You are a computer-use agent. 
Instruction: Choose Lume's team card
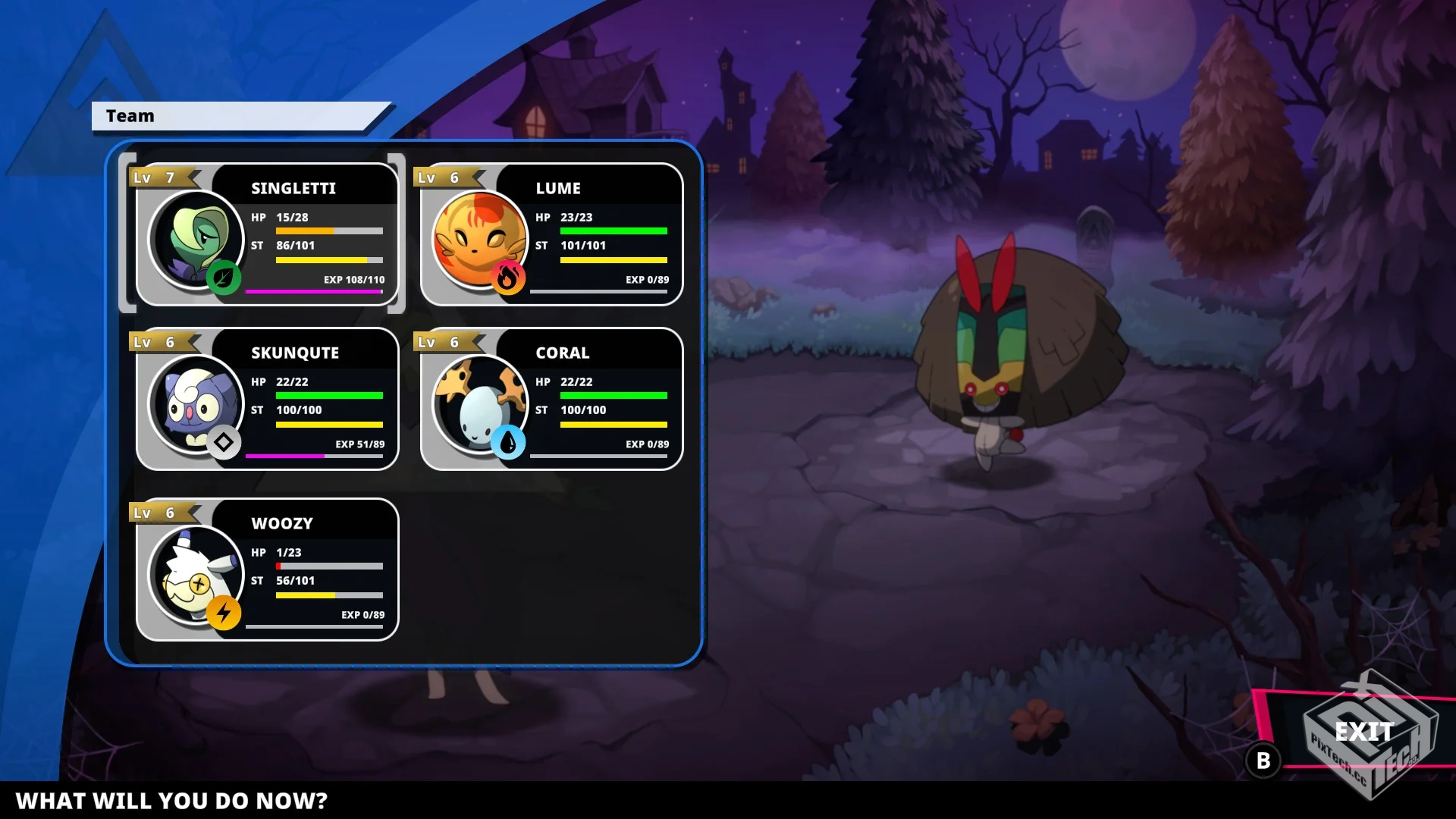(x=551, y=234)
